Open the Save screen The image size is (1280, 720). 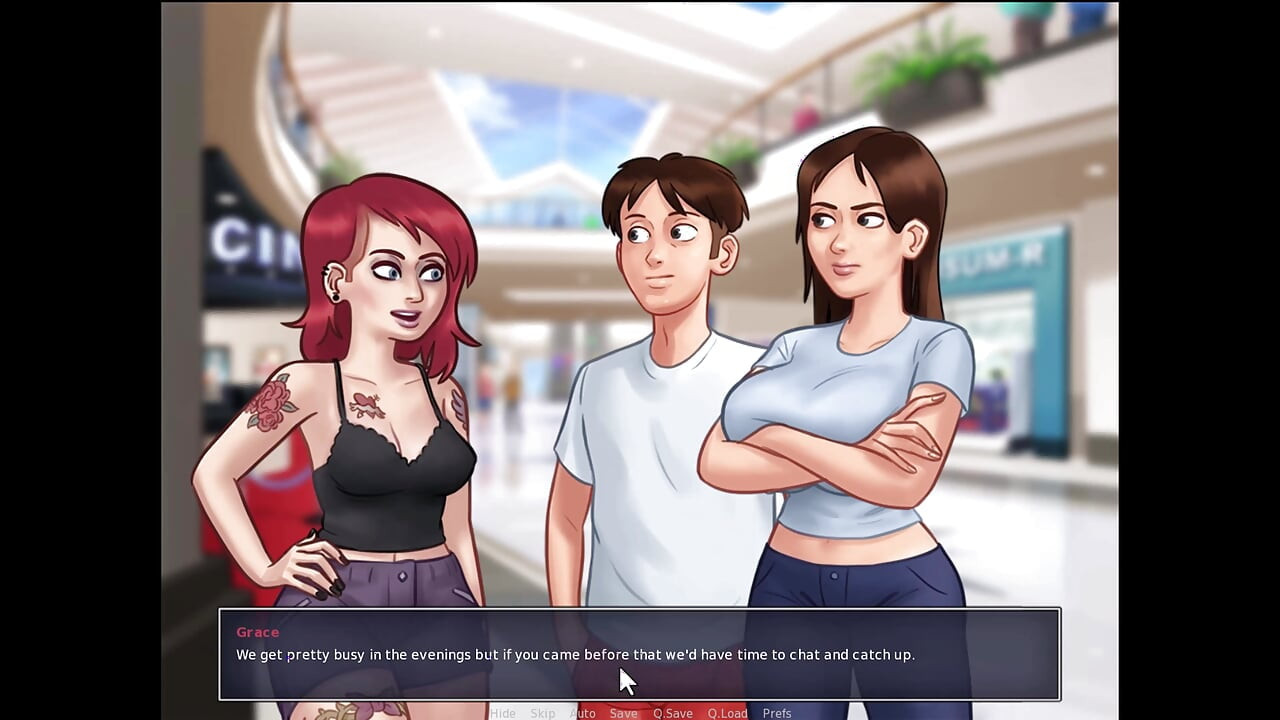[x=623, y=713]
